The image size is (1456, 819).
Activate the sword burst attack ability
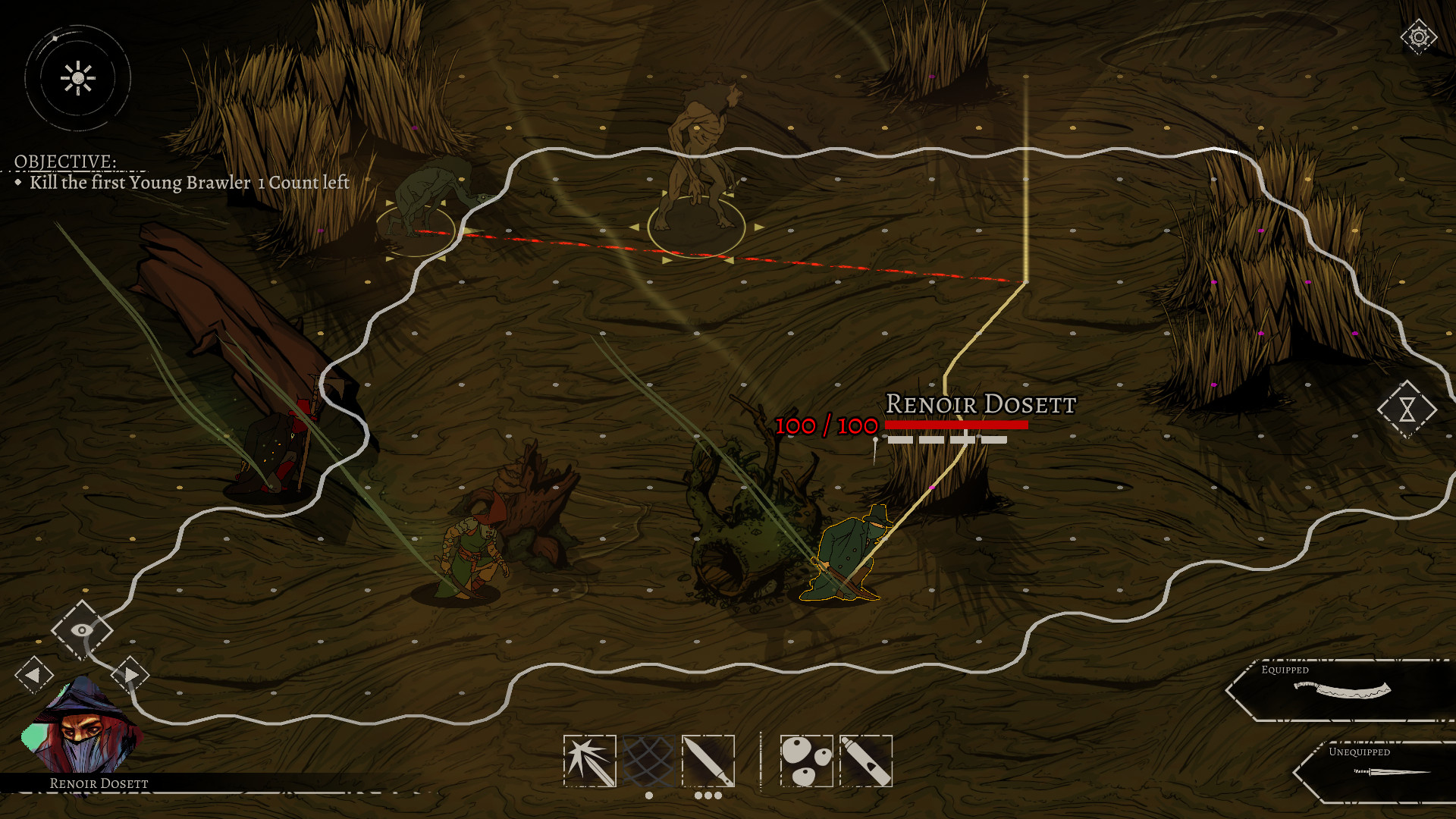tap(589, 761)
